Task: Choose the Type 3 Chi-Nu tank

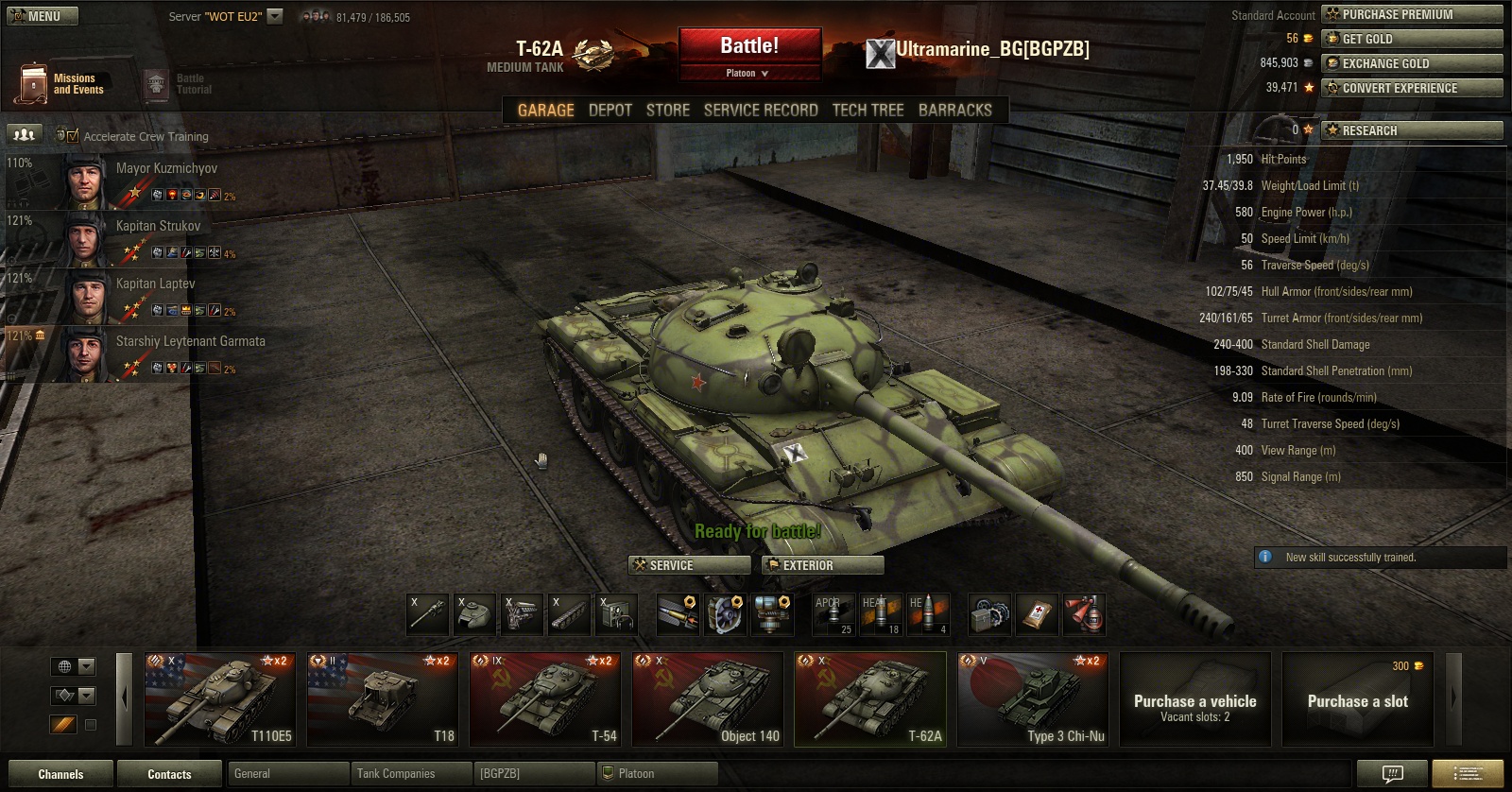Action: tap(1032, 699)
